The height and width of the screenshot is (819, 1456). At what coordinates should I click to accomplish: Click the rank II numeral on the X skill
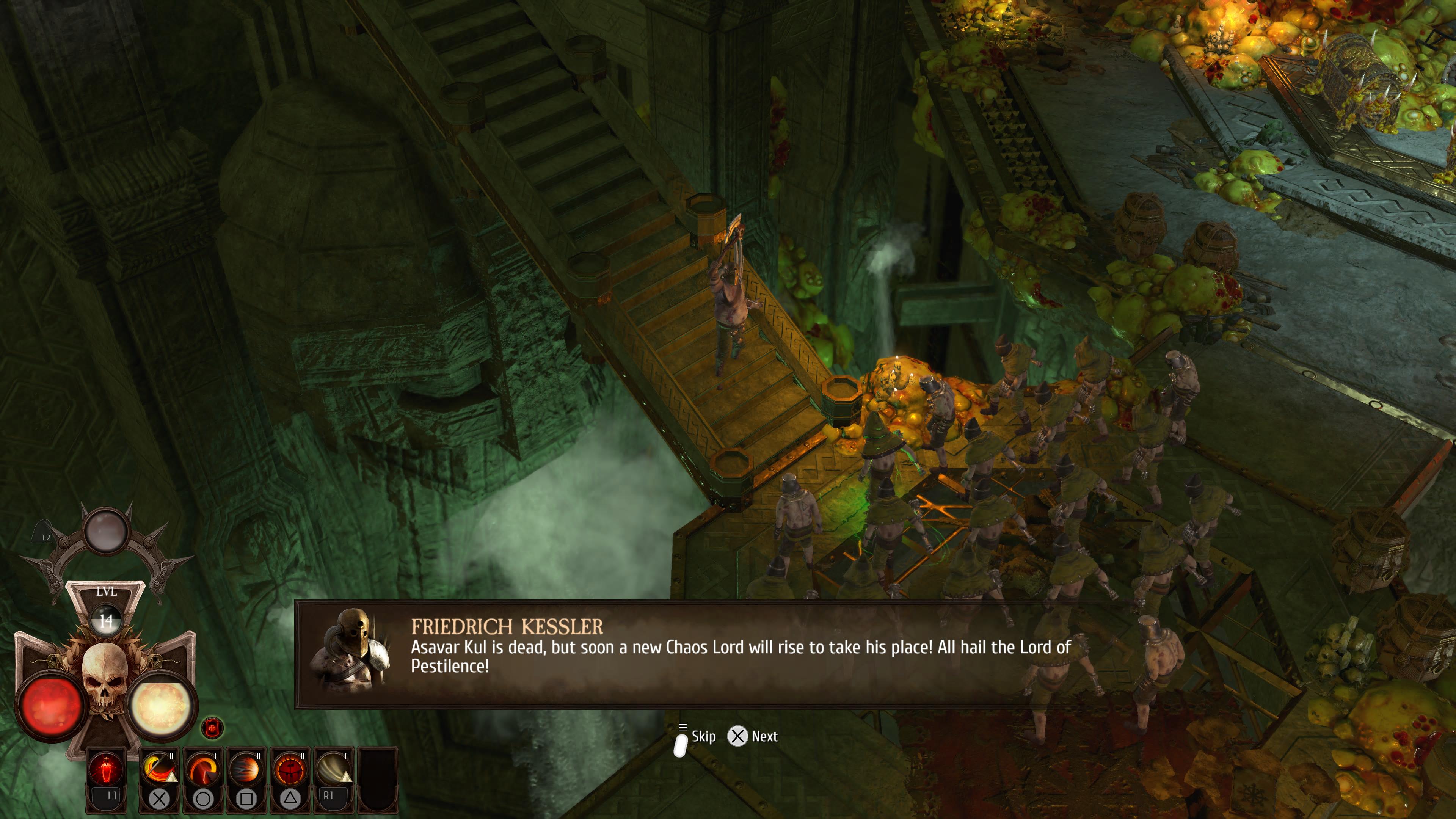pos(172,756)
